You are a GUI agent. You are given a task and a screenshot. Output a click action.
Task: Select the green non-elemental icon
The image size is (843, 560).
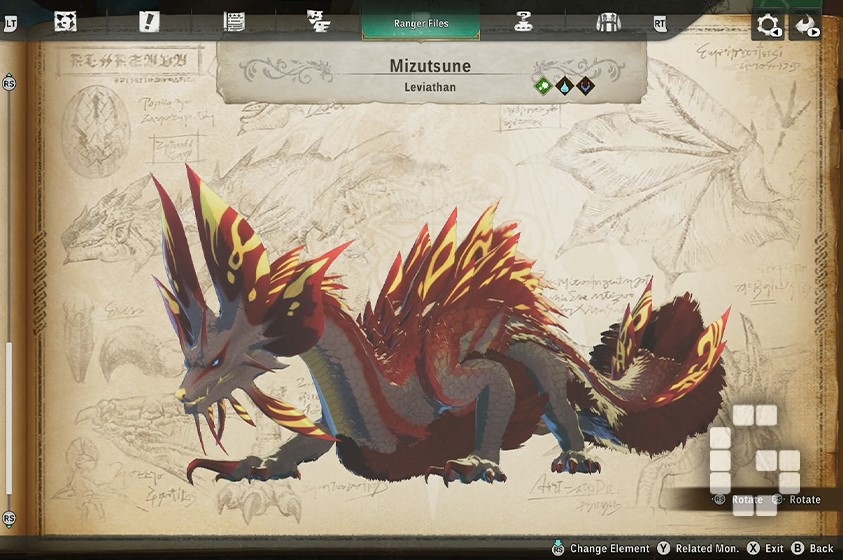(x=542, y=86)
